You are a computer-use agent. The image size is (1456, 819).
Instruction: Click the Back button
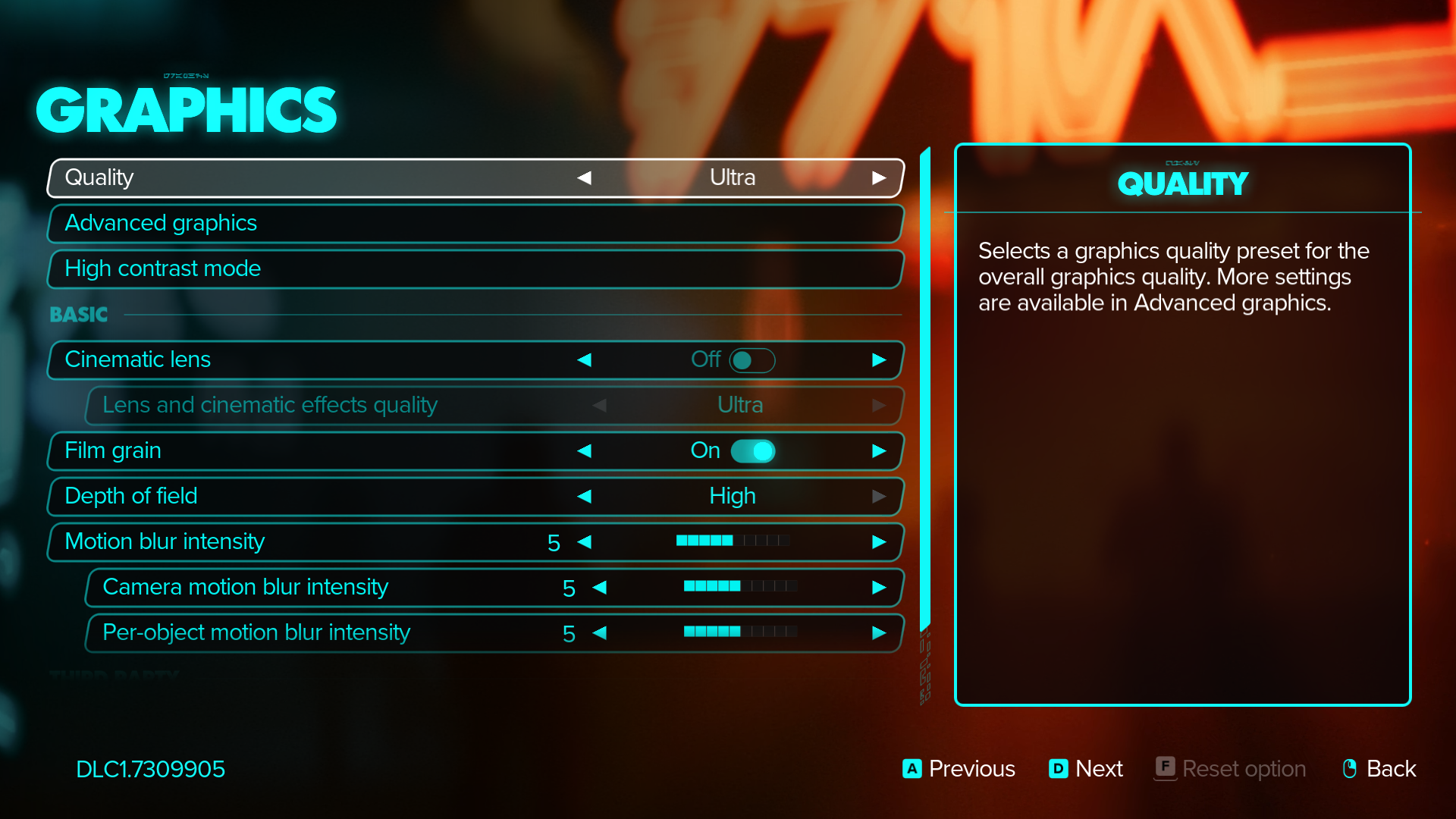click(x=1379, y=769)
